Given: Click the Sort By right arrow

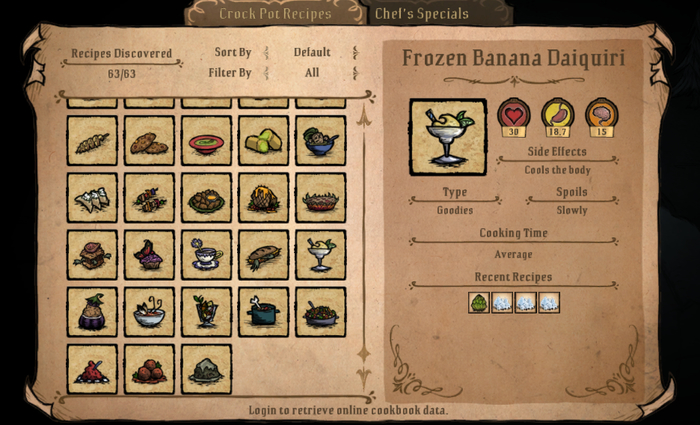Looking at the screenshot, I should tap(355, 52).
